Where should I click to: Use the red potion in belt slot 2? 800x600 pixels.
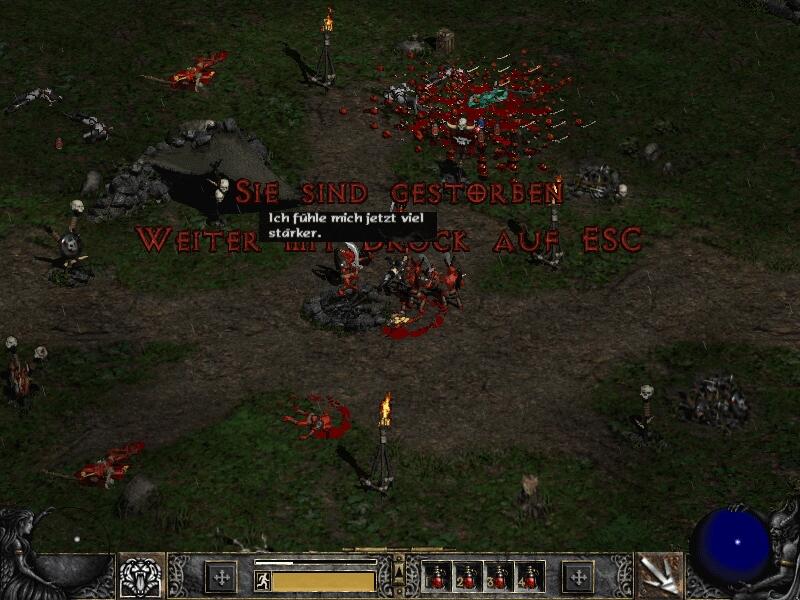[x=468, y=577]
